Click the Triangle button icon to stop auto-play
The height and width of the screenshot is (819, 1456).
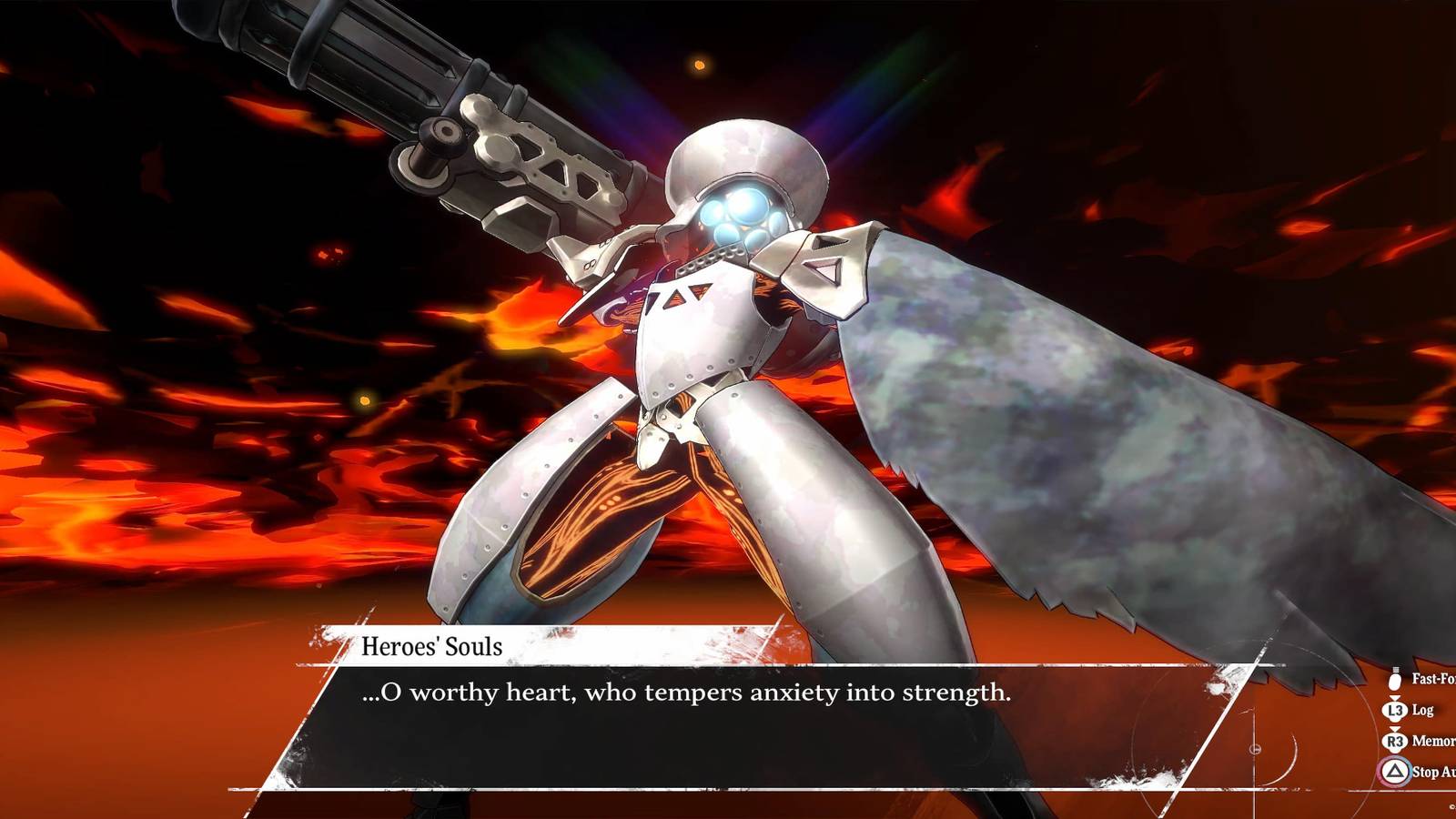point(1395,771)
